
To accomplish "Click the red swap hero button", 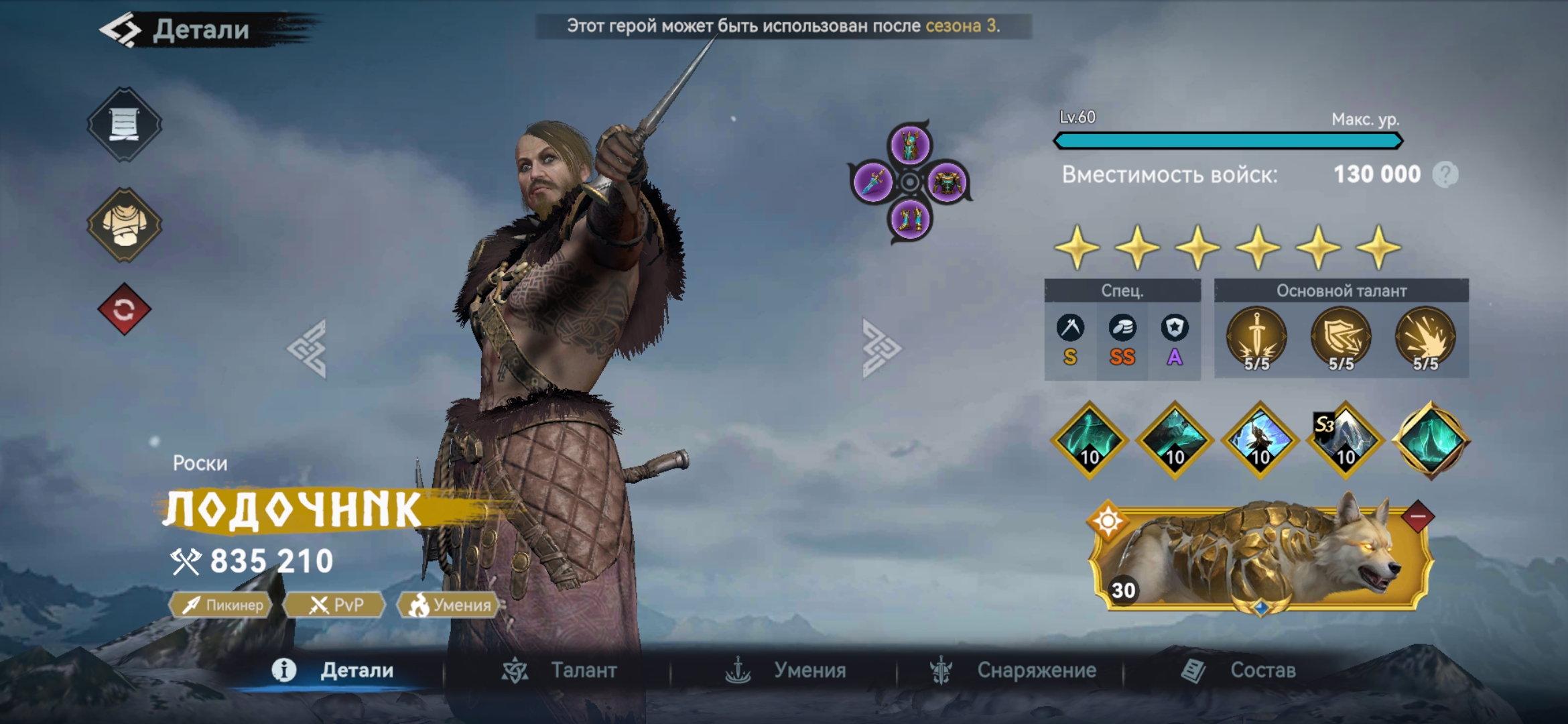I will (124, 310).
